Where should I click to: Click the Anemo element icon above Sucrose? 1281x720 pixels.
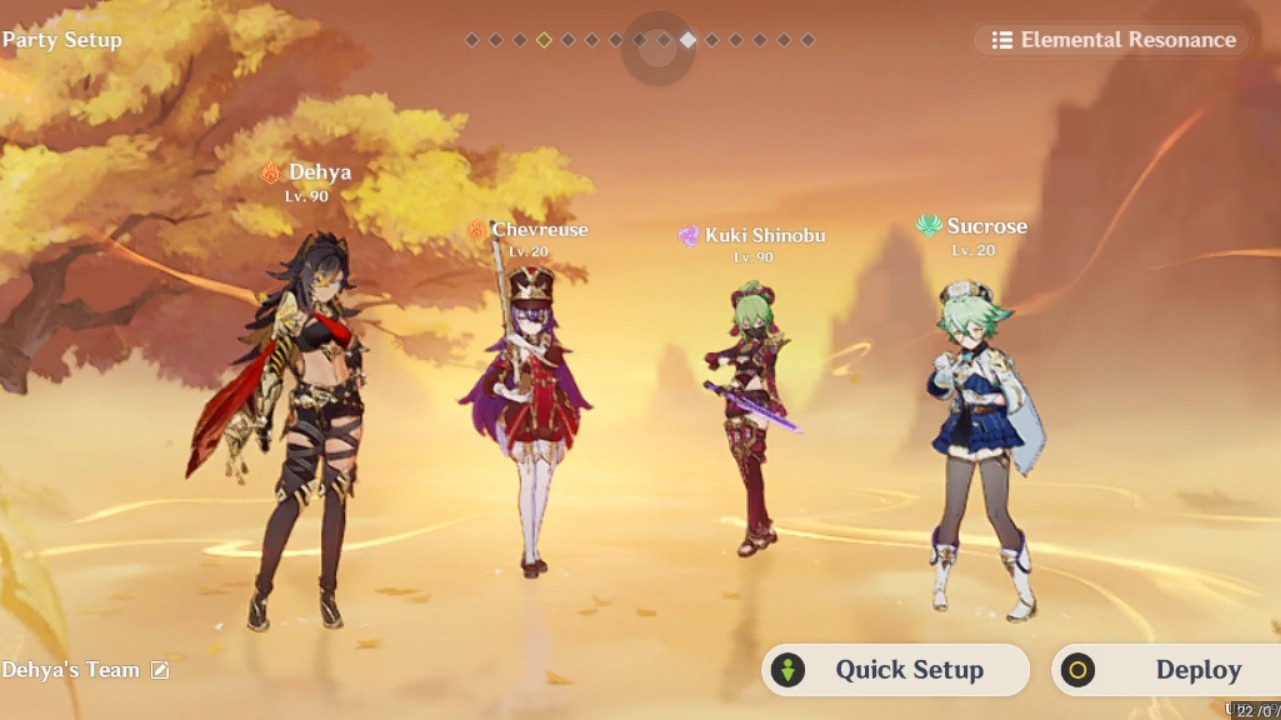pos(927,227)
